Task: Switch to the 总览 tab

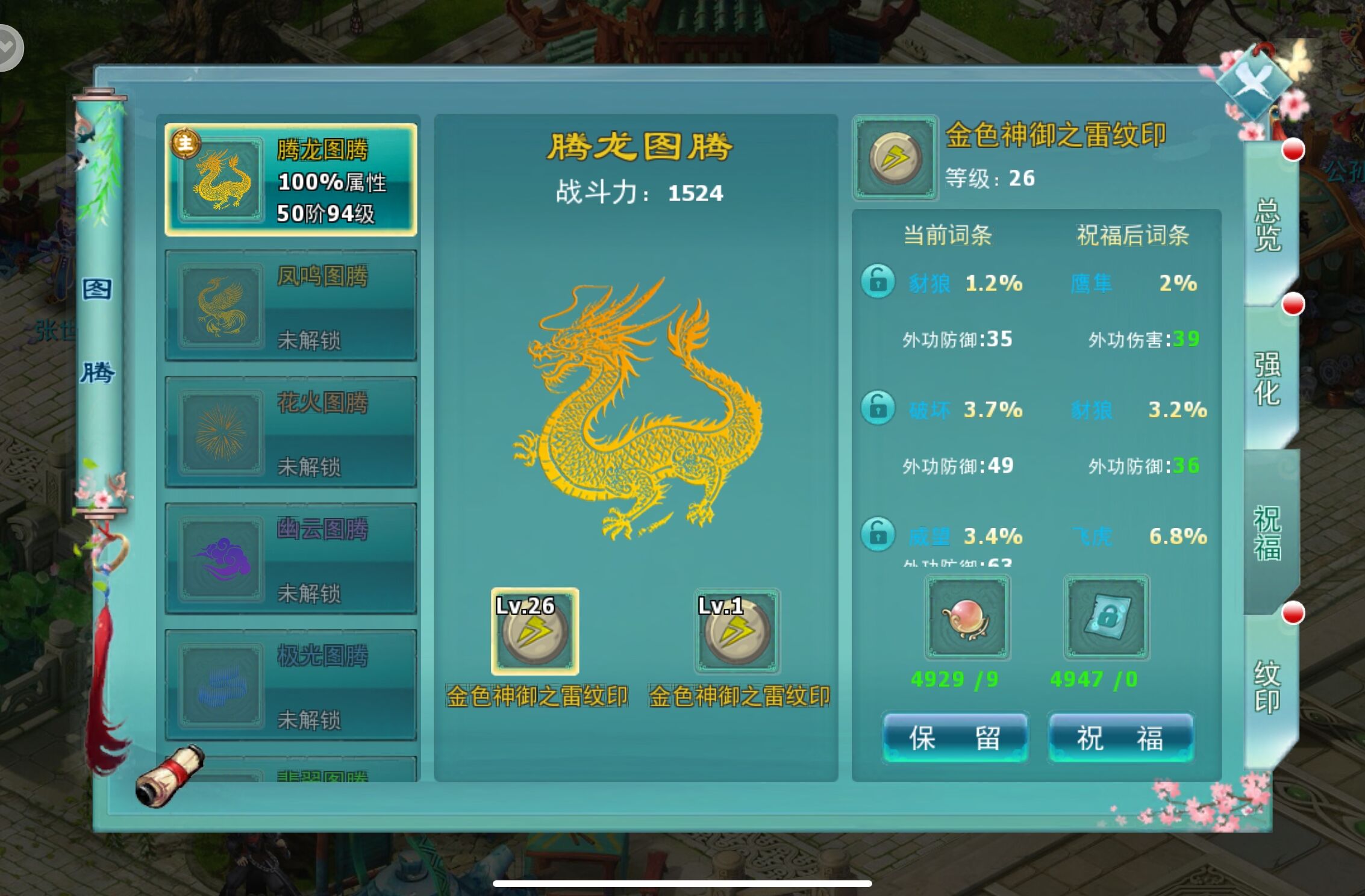Action: click(x=1267, y=225)
